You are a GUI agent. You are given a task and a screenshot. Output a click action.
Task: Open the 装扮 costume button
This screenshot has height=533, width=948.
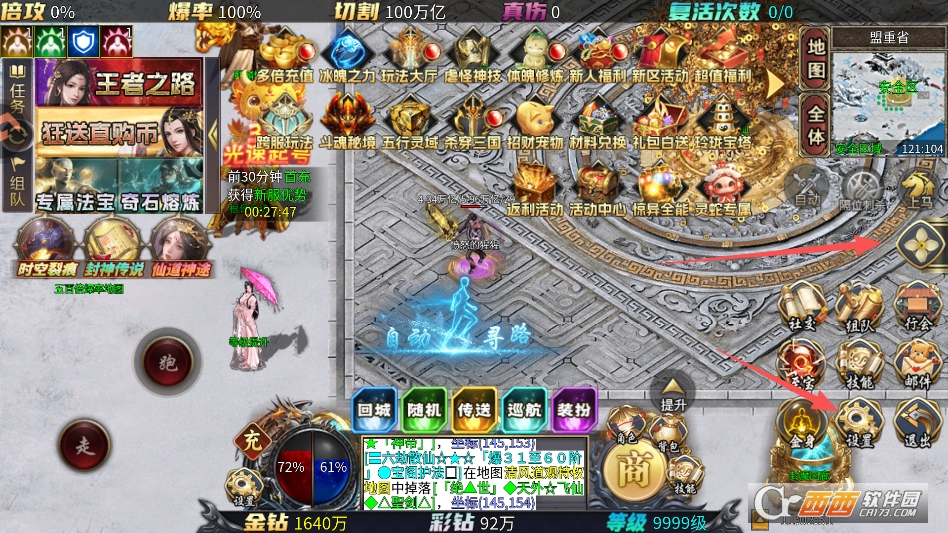tap(574, 411)
